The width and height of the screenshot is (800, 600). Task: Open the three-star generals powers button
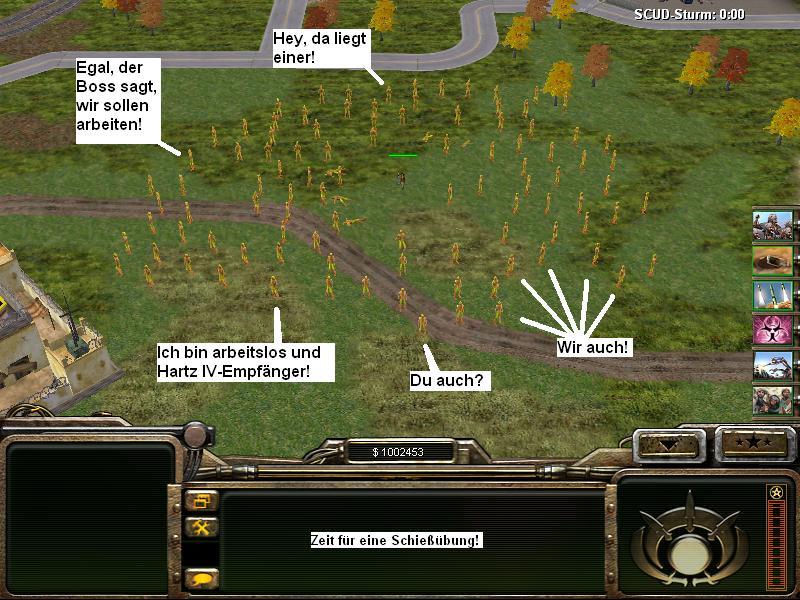coord(753,441)
